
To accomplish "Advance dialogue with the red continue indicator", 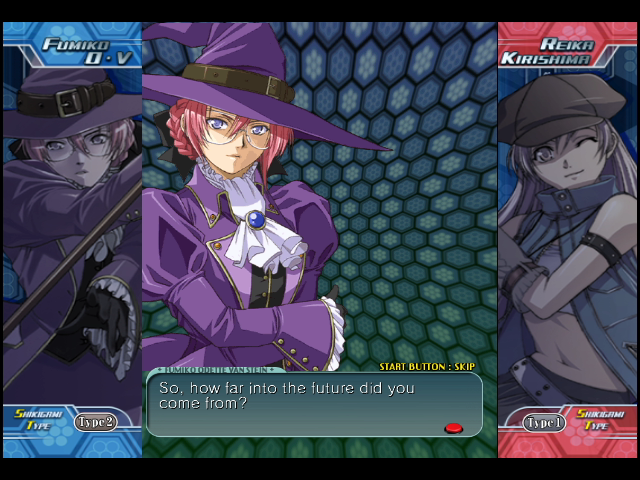I will coord(453,428).
